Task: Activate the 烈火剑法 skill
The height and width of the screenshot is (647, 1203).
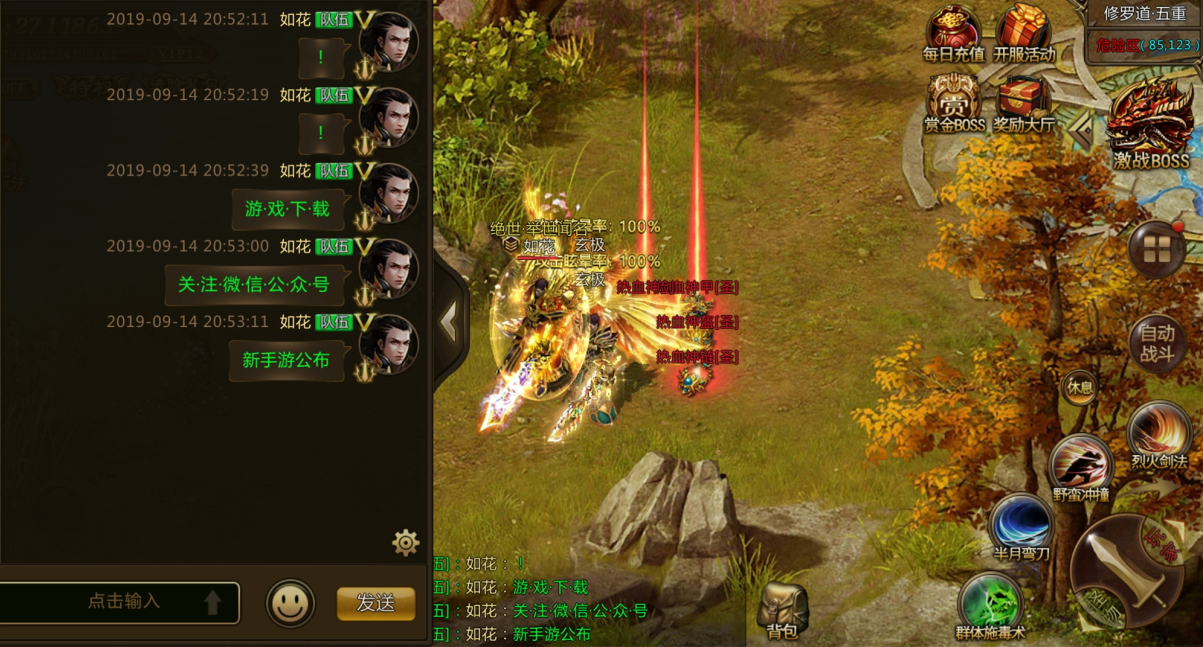Action: tap(1158, 437)
